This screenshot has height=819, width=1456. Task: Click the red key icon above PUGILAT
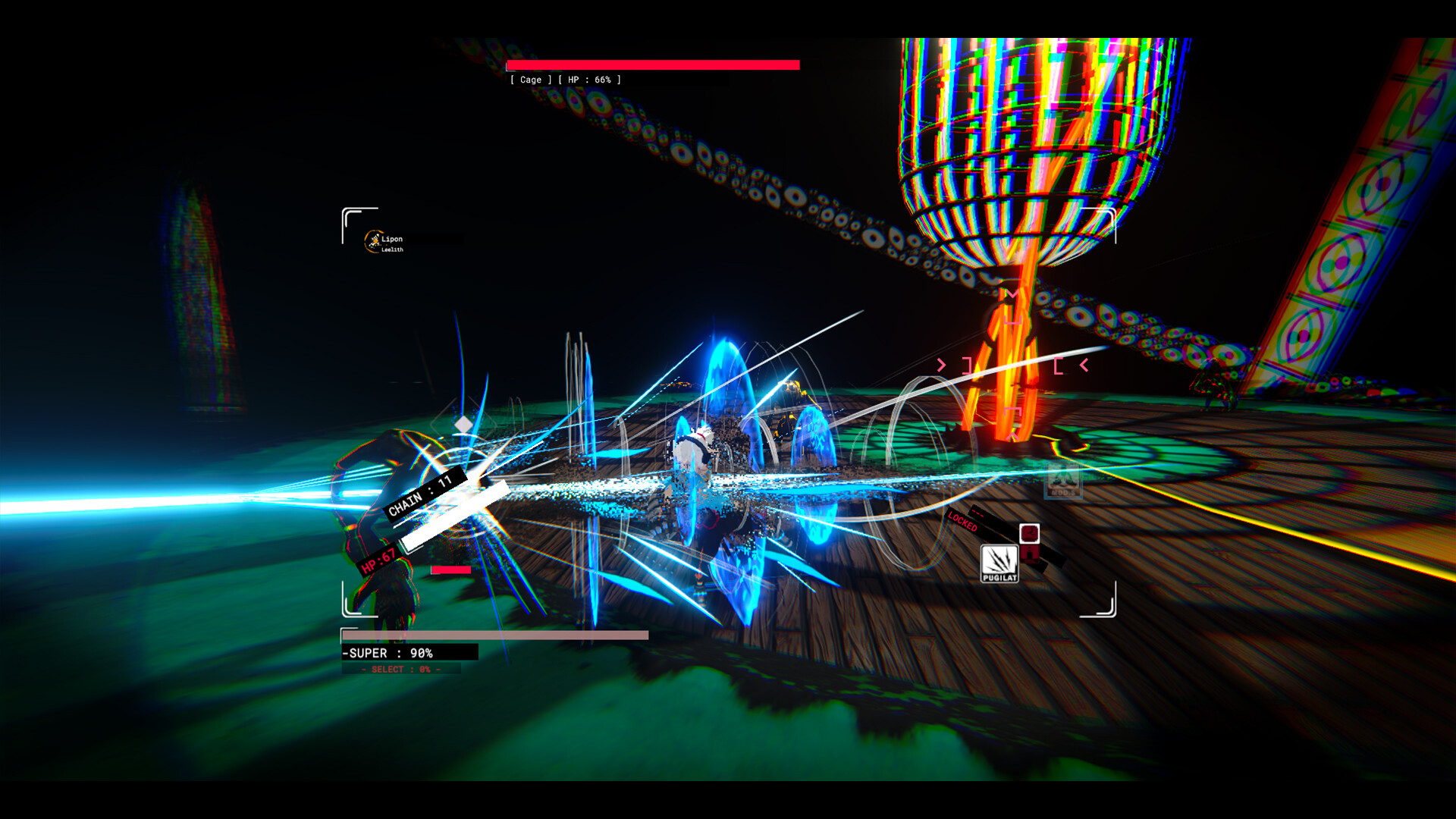tap(1030, 533)
